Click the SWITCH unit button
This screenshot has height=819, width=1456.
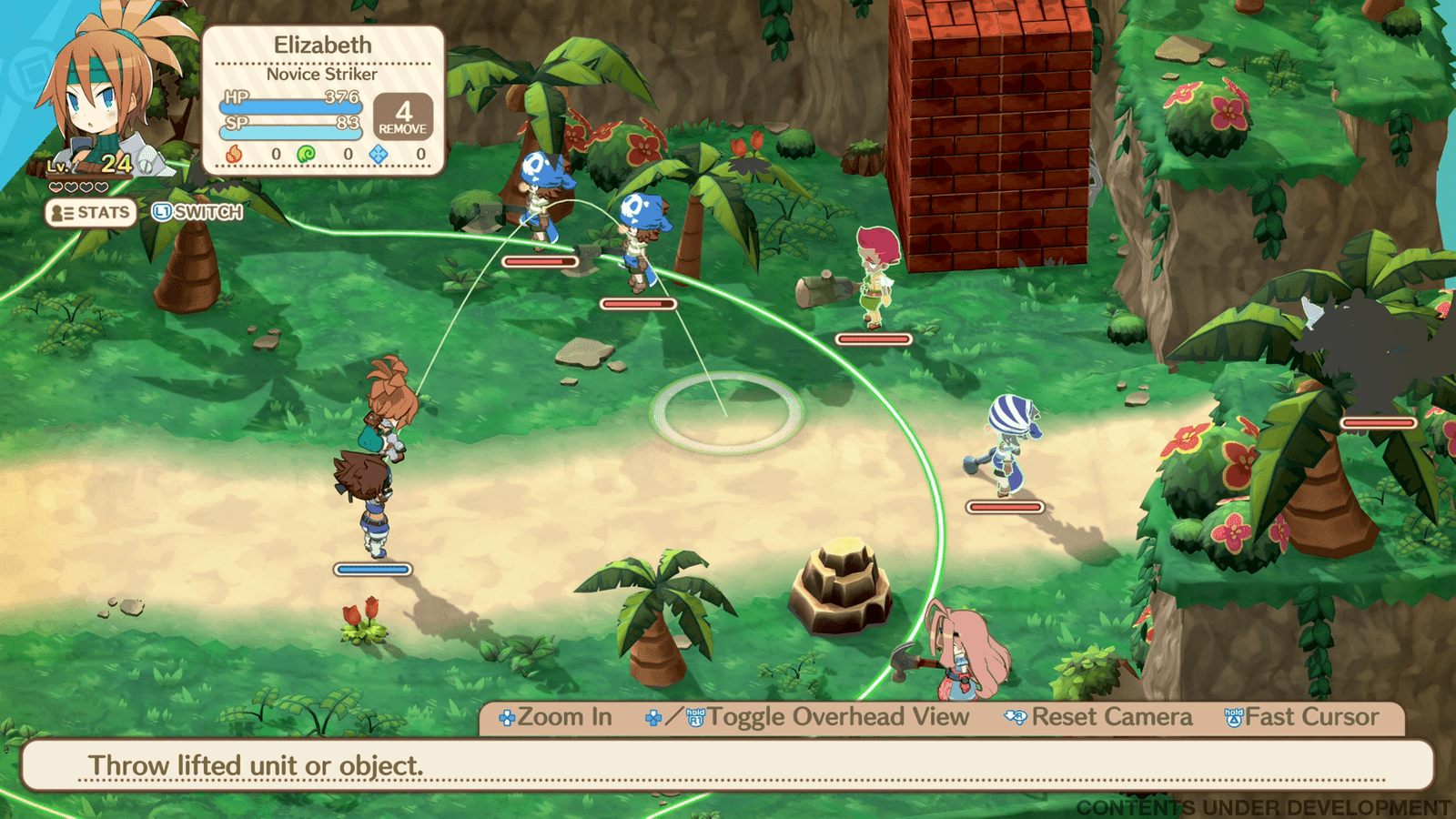pyautogui.click(x=197, y=213)
